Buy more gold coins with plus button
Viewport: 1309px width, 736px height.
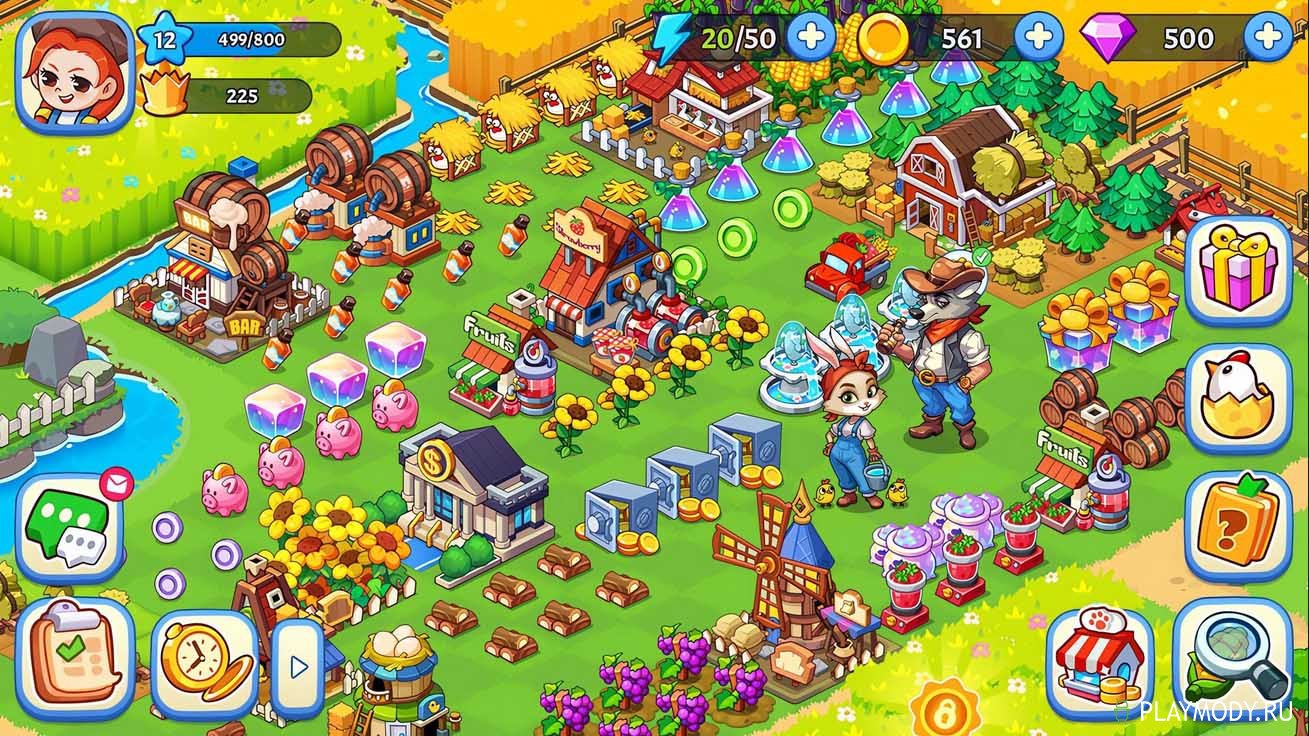pos(1039,39)
